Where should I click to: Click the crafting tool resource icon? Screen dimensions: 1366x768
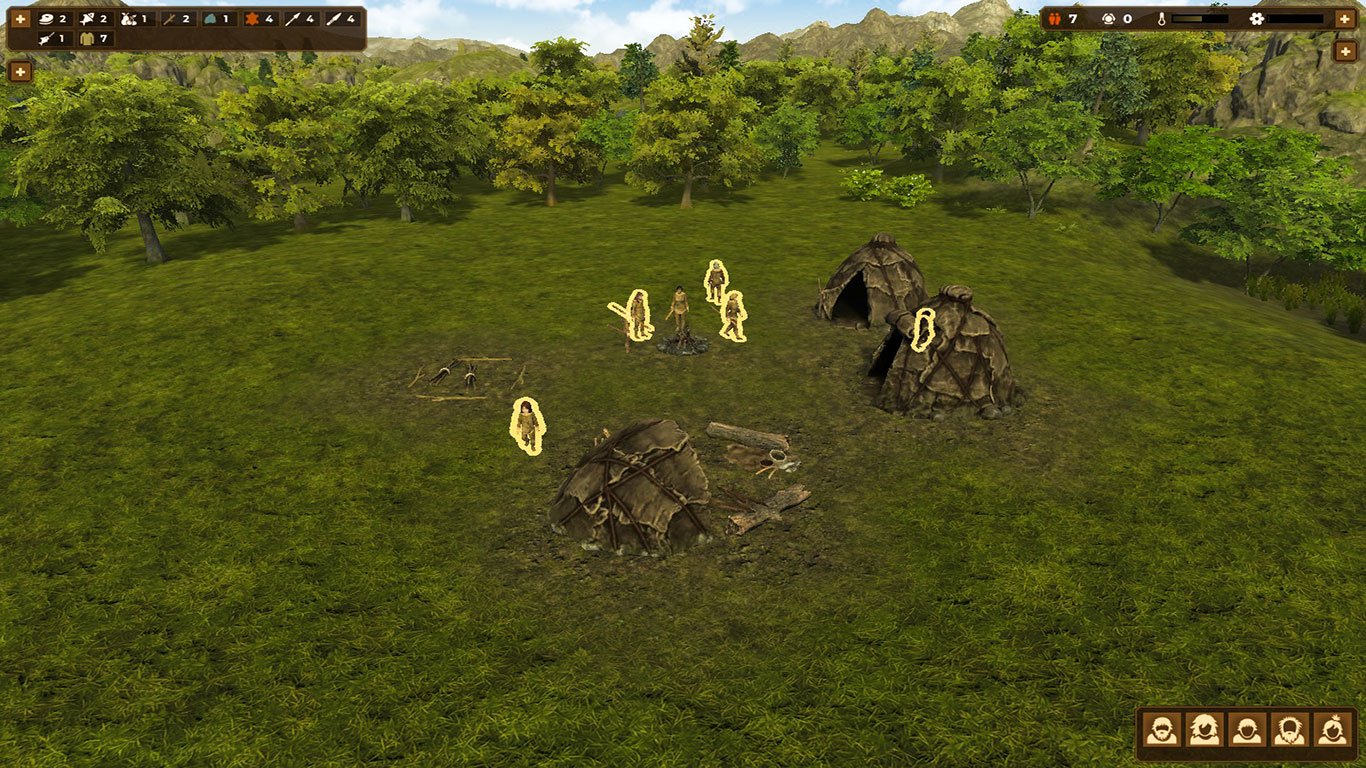[x=168, y=18]
